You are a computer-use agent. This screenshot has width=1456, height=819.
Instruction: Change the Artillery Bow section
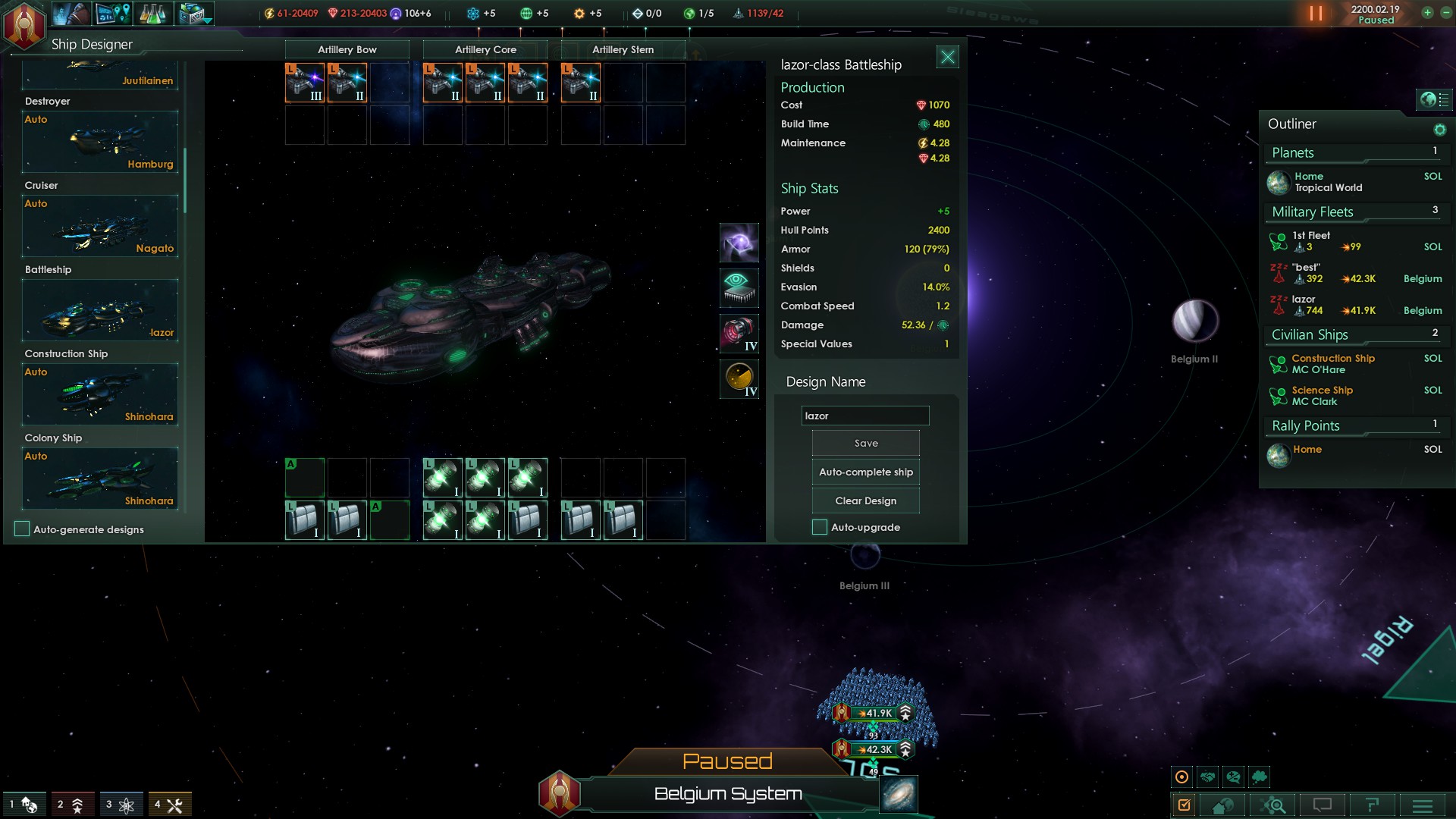[x=347, y=49]
